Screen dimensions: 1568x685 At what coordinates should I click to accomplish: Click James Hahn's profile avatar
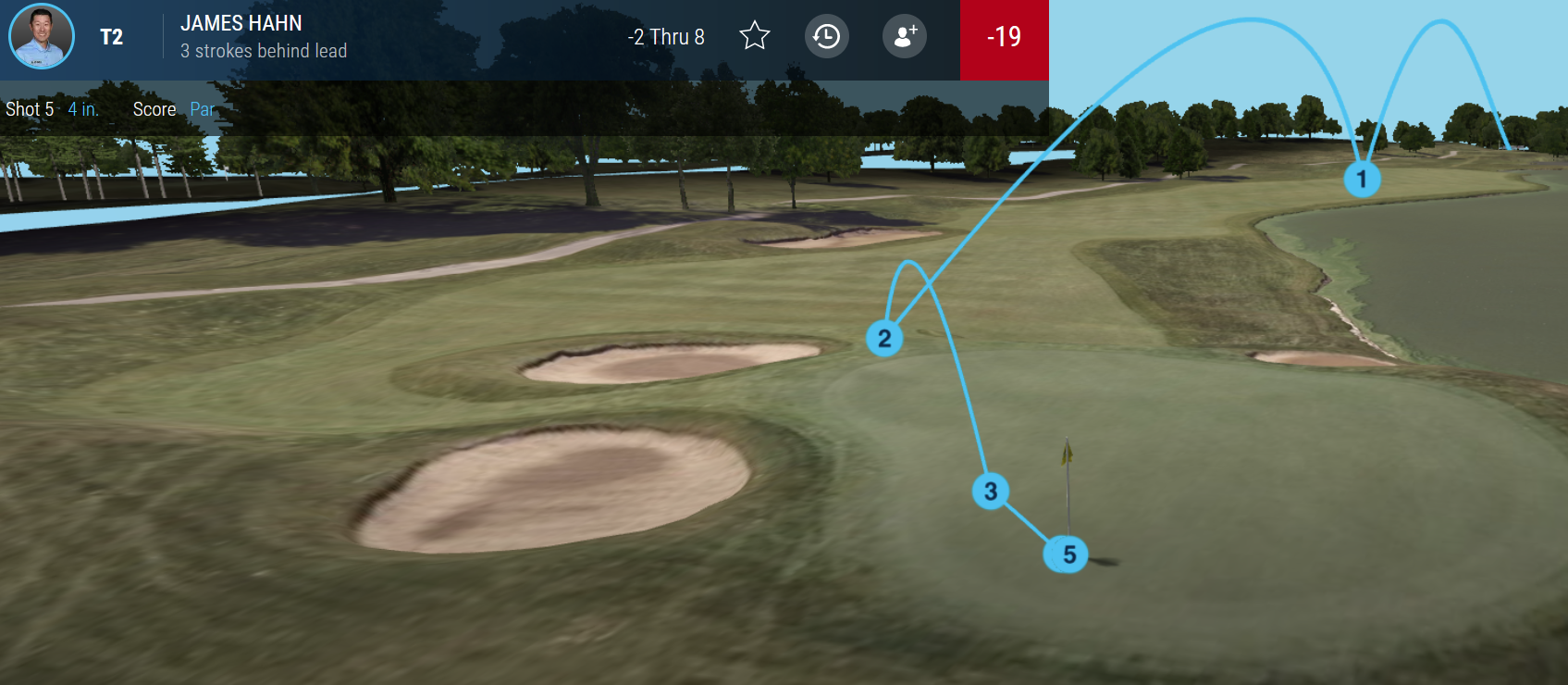(x=41, y=36)
